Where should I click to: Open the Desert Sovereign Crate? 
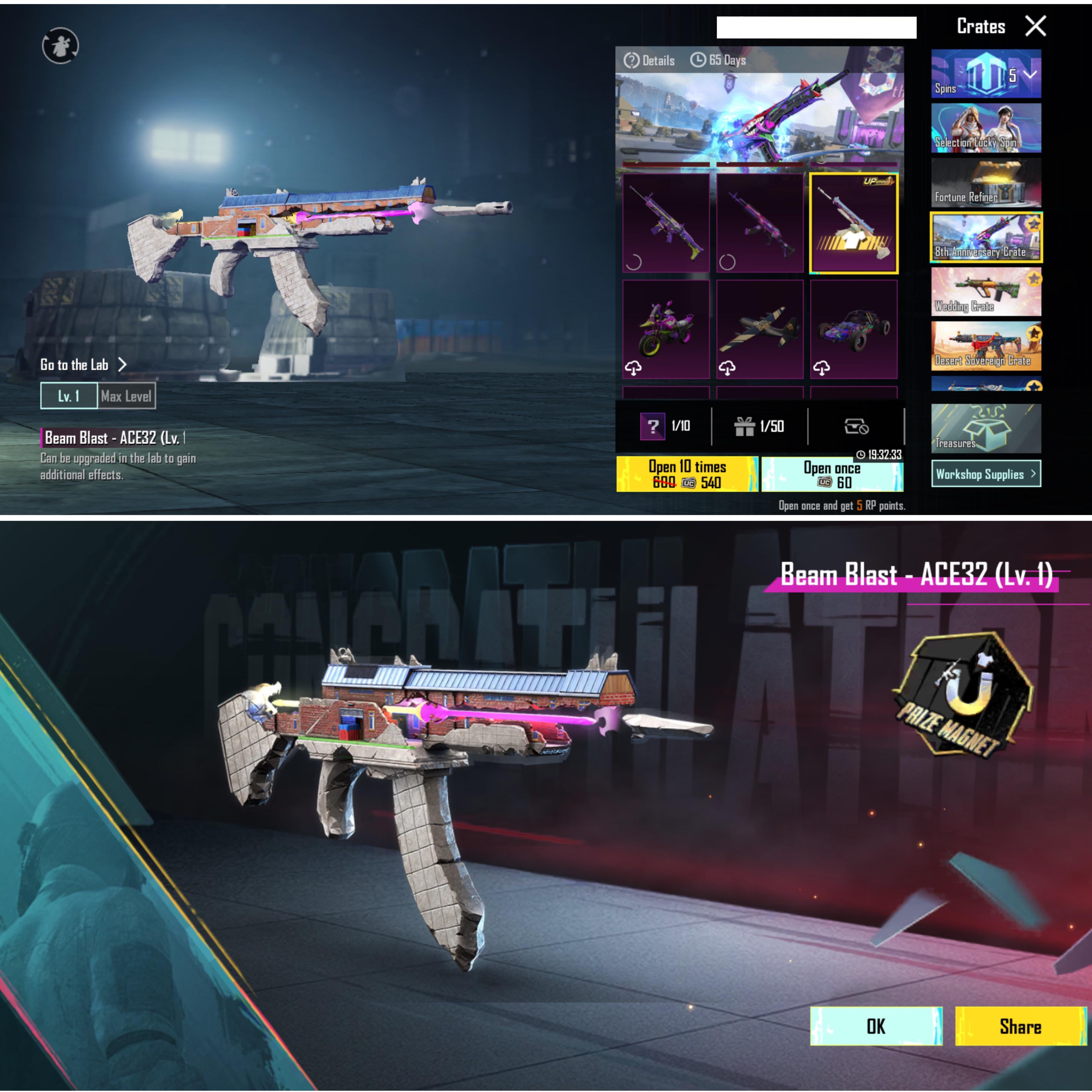click(986, 346)
